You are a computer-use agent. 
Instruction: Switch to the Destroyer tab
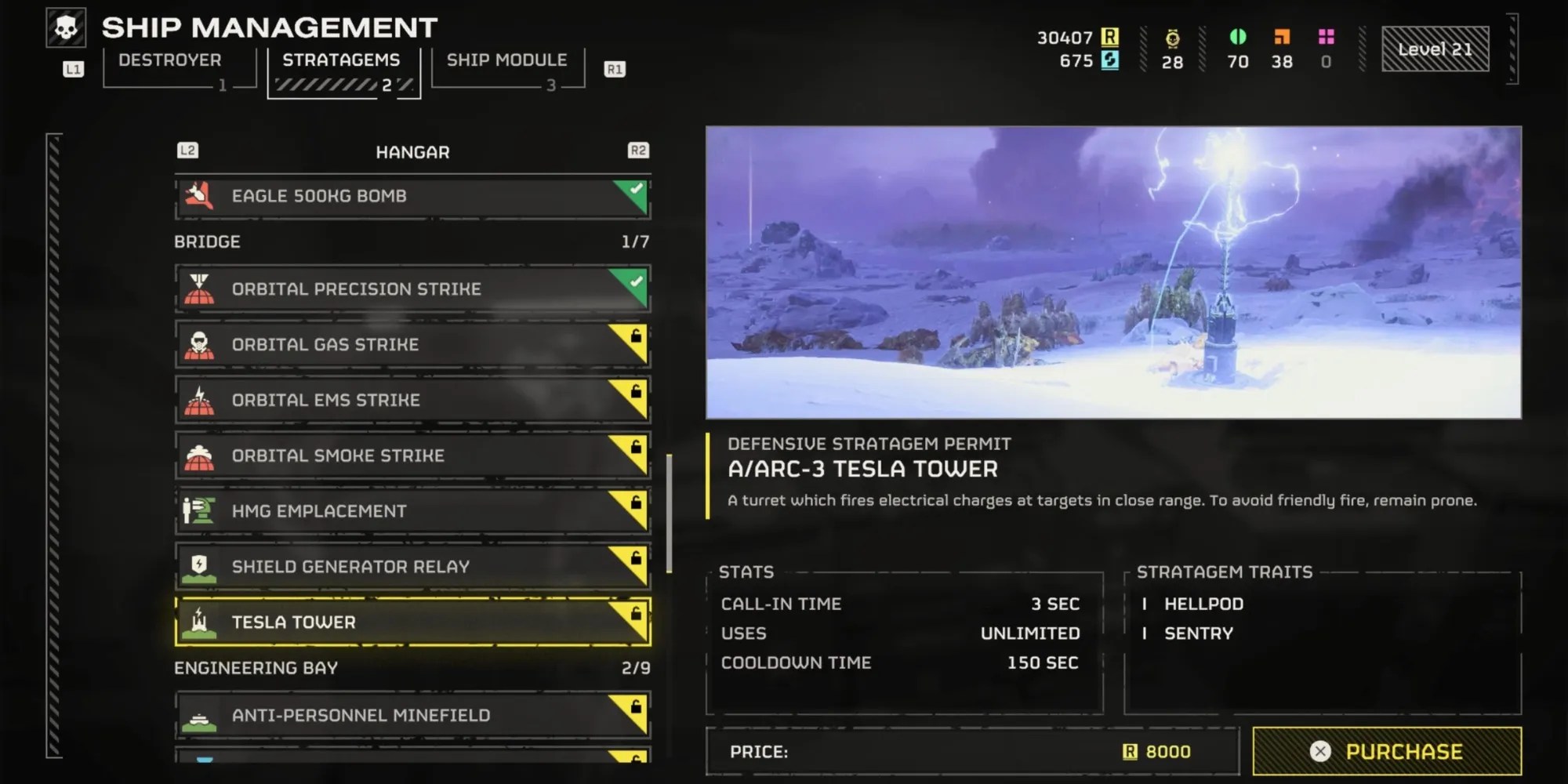(x=171, y=60)
